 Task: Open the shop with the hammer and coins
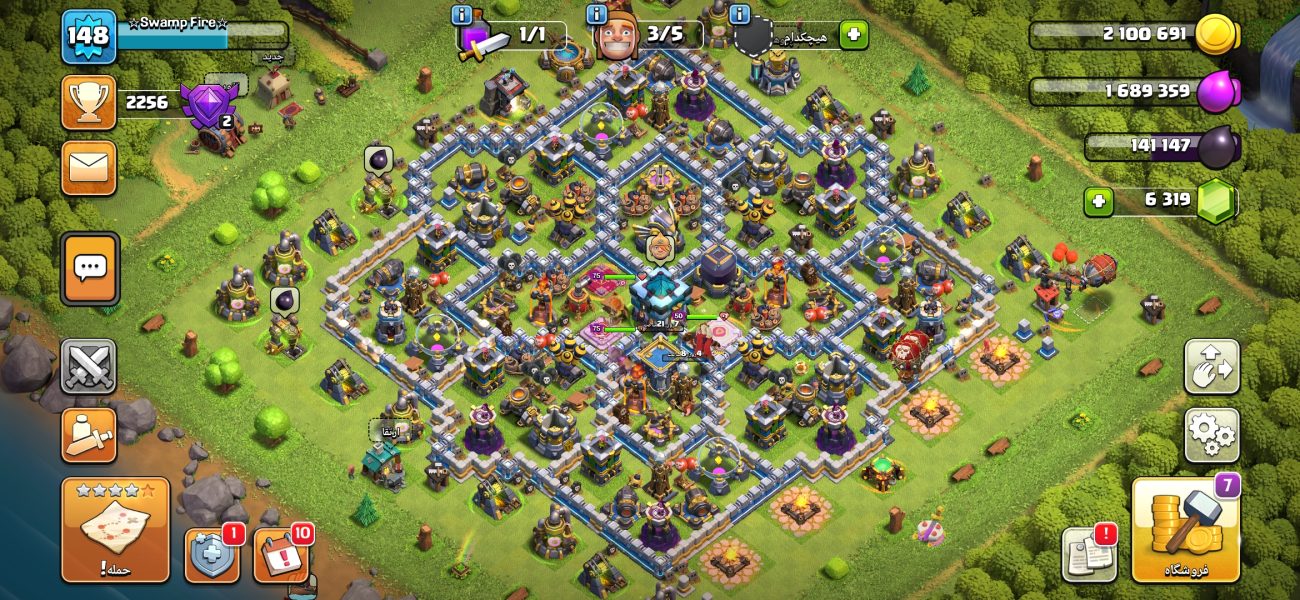1185,530
